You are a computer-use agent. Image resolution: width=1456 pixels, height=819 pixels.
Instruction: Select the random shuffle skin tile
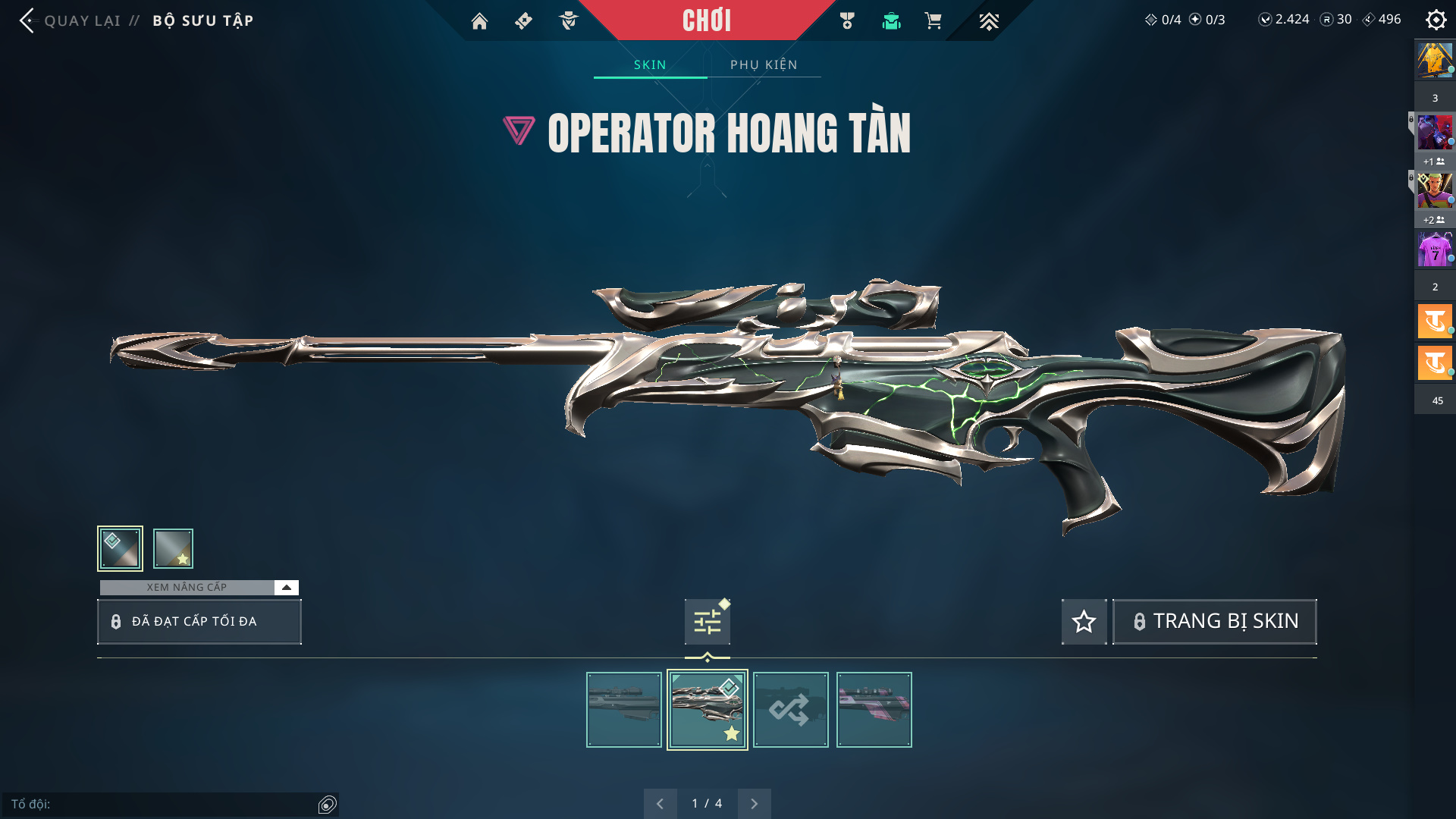[x=790, y=710]
